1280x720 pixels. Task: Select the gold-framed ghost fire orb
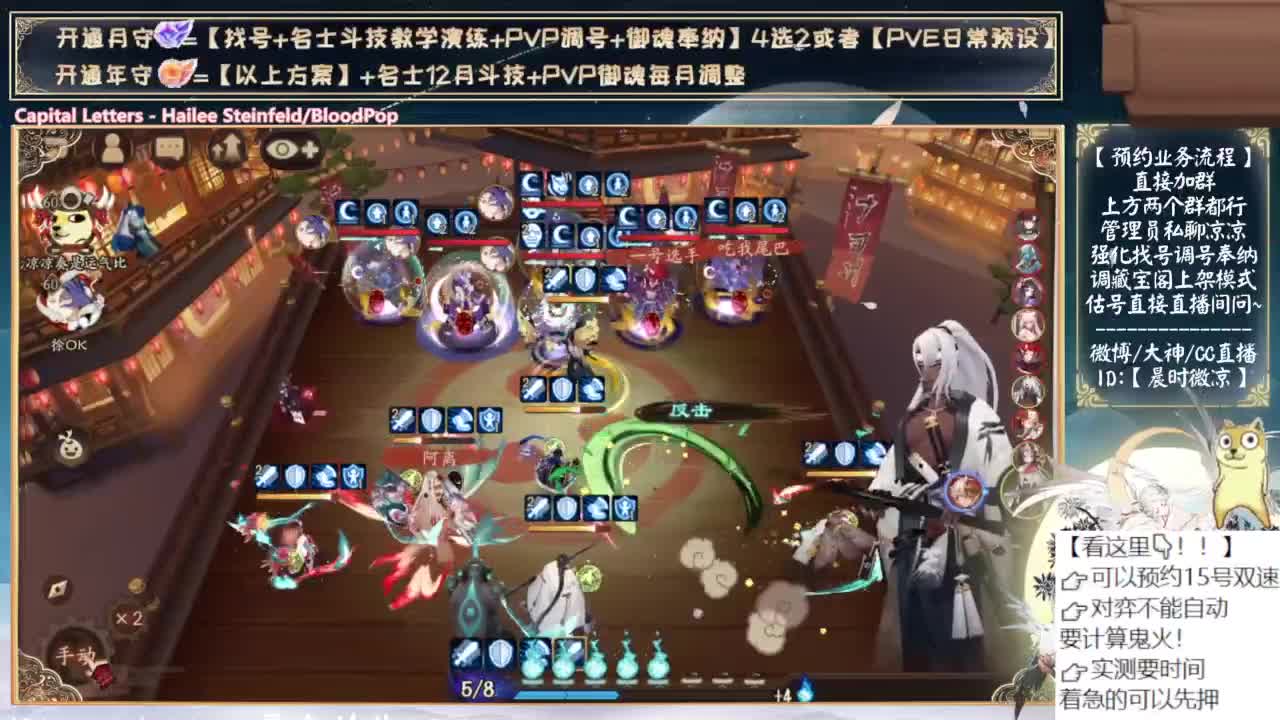click(x=569, y=660)
